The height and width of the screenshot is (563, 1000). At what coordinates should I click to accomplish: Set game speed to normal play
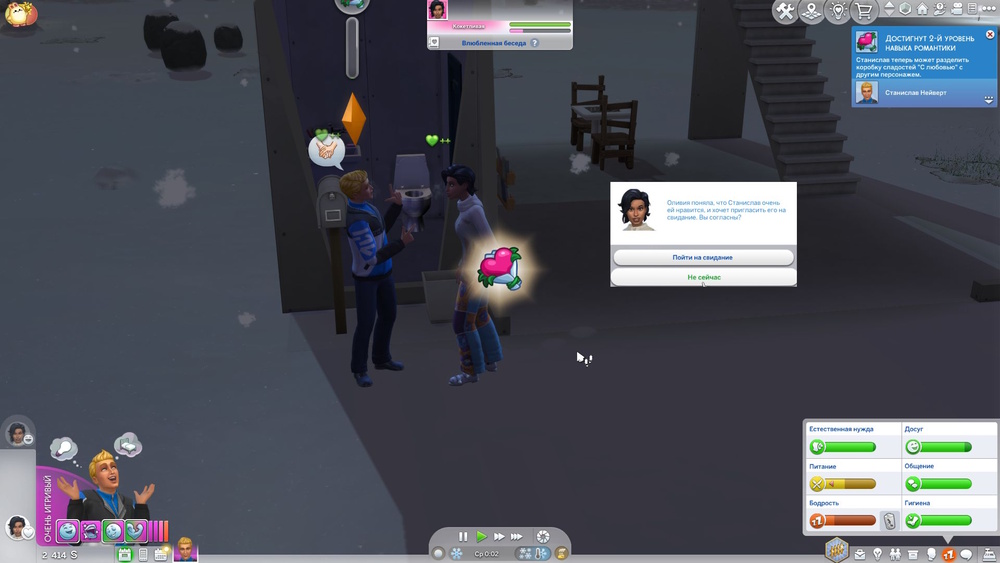[x=481, y=537]
